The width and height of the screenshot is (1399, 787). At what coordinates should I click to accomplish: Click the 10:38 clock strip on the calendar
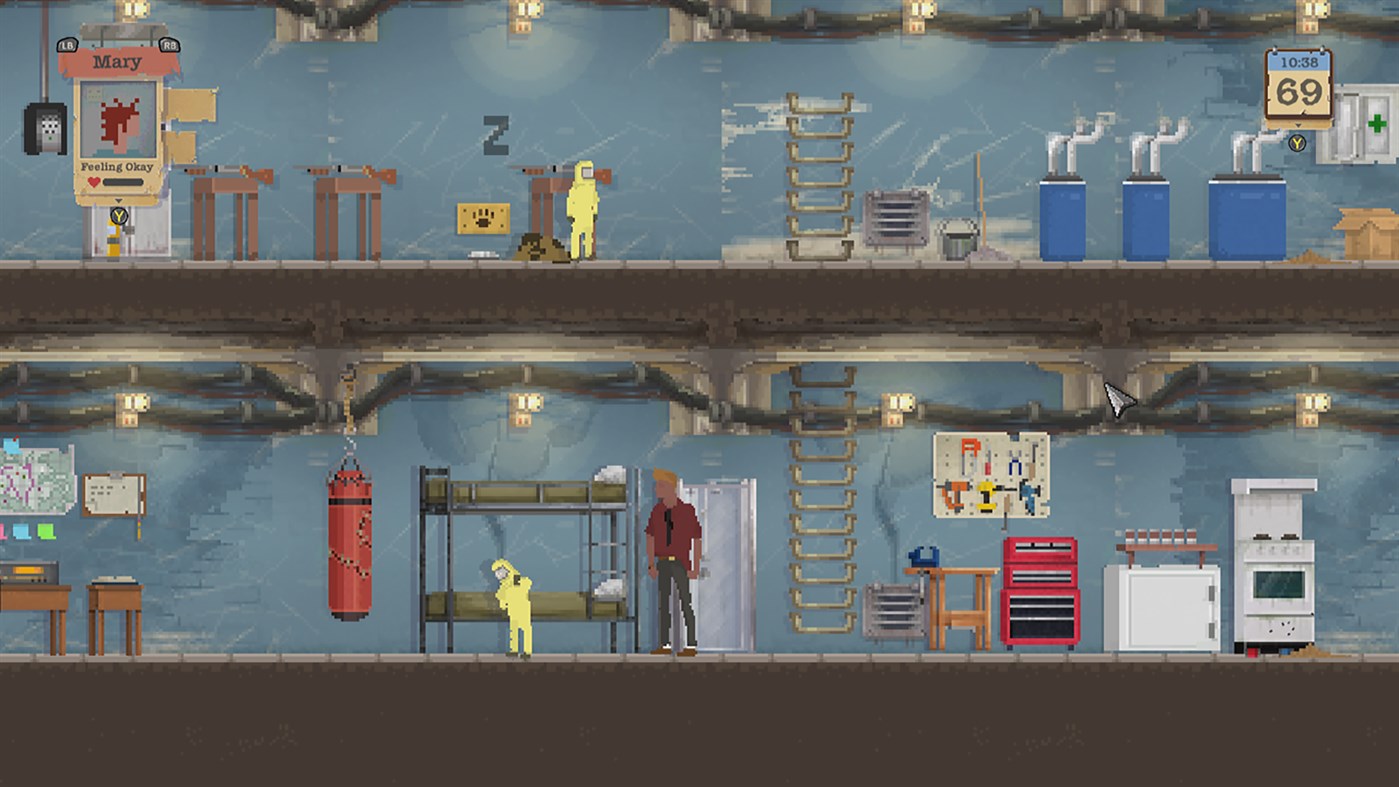(1299, 61)
